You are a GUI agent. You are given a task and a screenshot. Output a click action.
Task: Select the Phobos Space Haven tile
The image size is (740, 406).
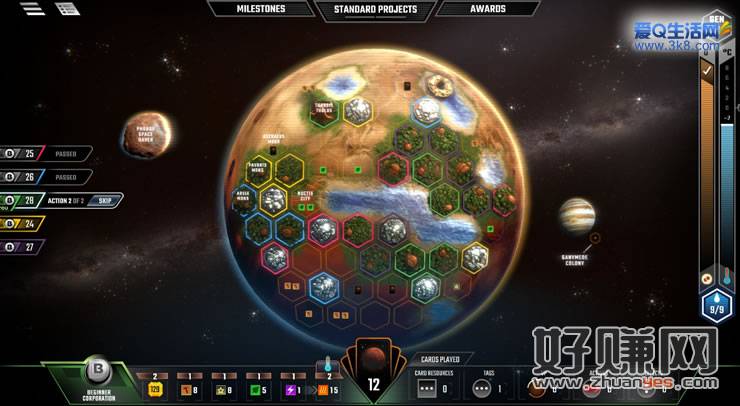147,134
